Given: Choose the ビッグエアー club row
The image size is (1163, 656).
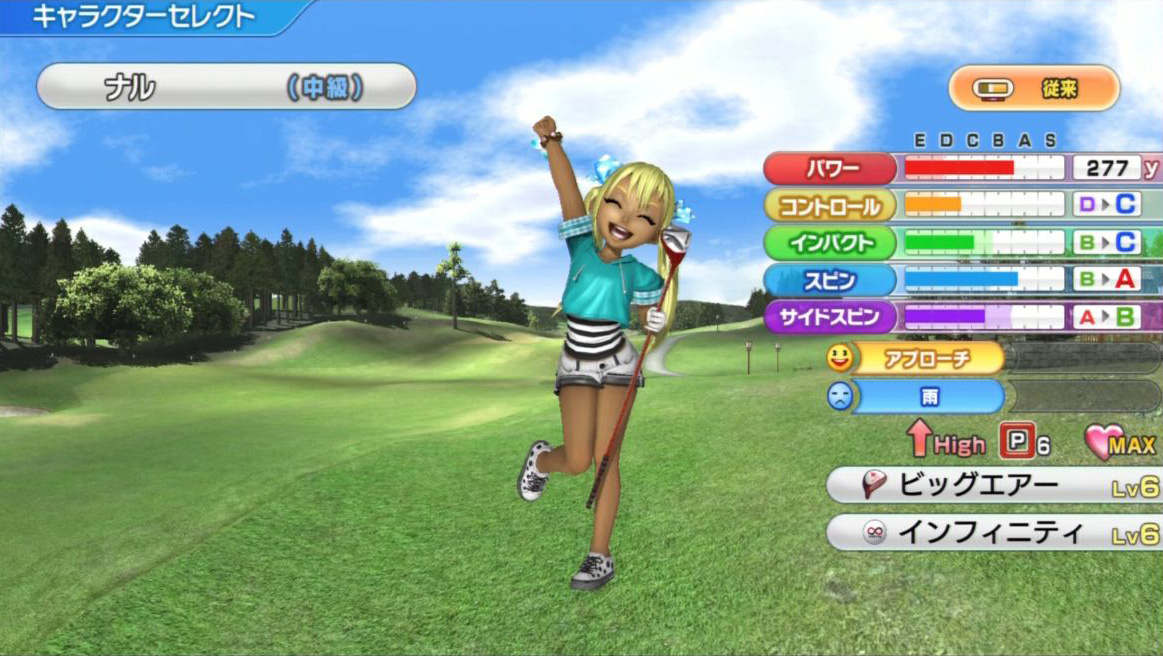Looking at the screenshot, I should point(993,486).
